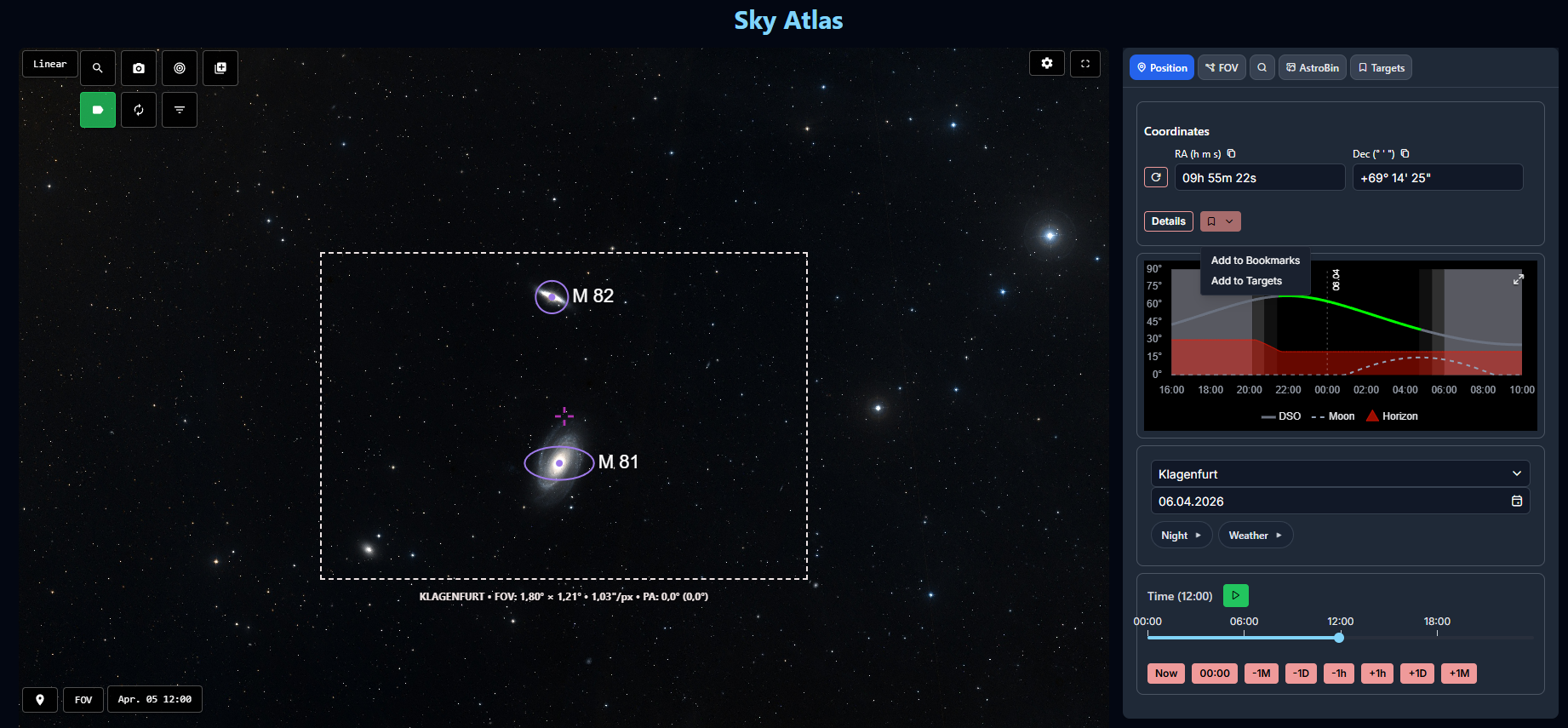This screenshot has height=728, width=1568.
Task: Click the RA coordinate input field
Action: click(1260, 177)
